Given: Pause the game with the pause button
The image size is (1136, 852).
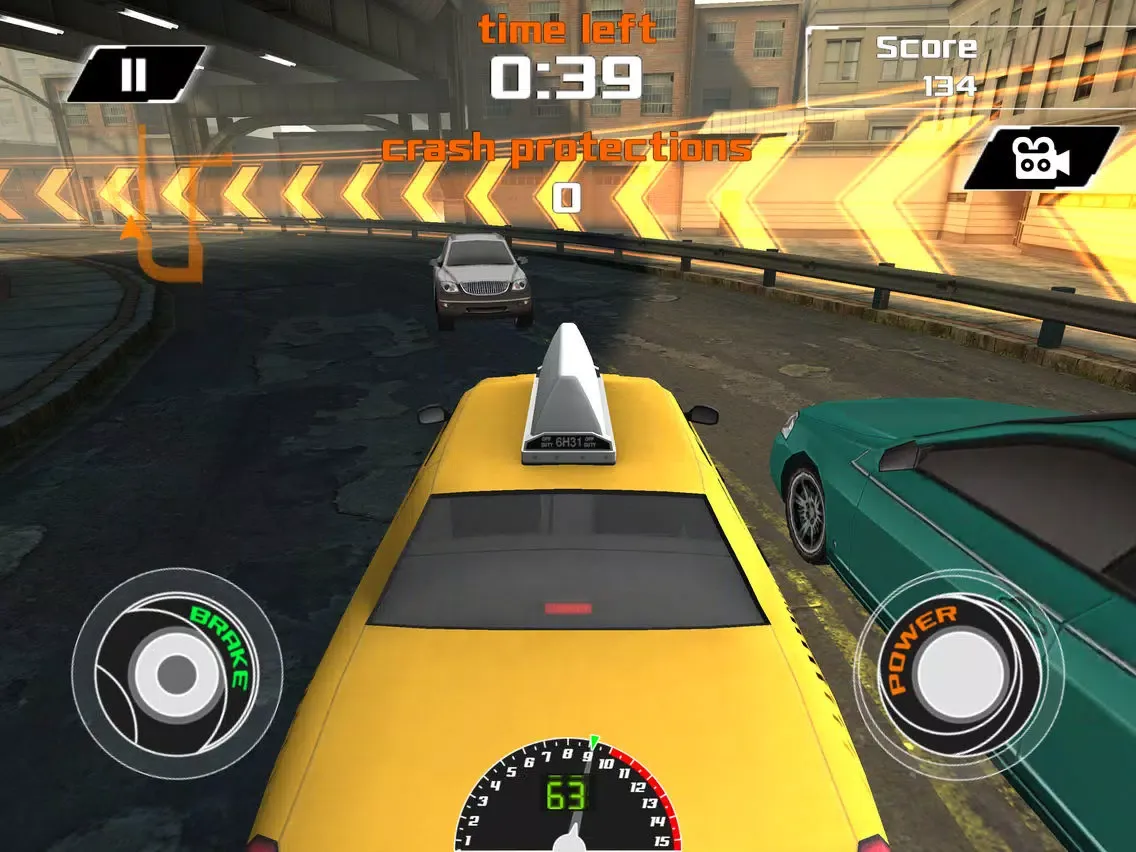Looking at the screenshot, I should pyautogui.click(x=134, y=74).
